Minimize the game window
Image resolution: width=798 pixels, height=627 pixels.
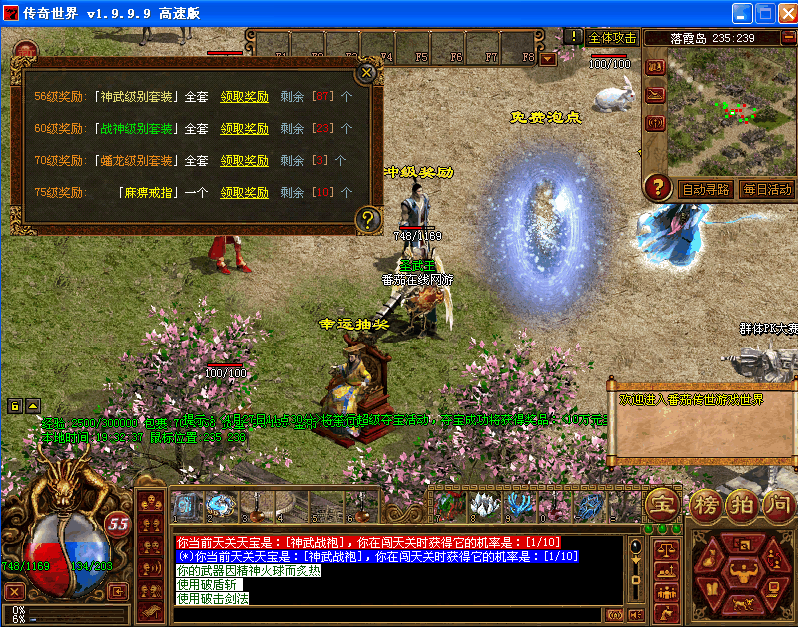point(741,14)
